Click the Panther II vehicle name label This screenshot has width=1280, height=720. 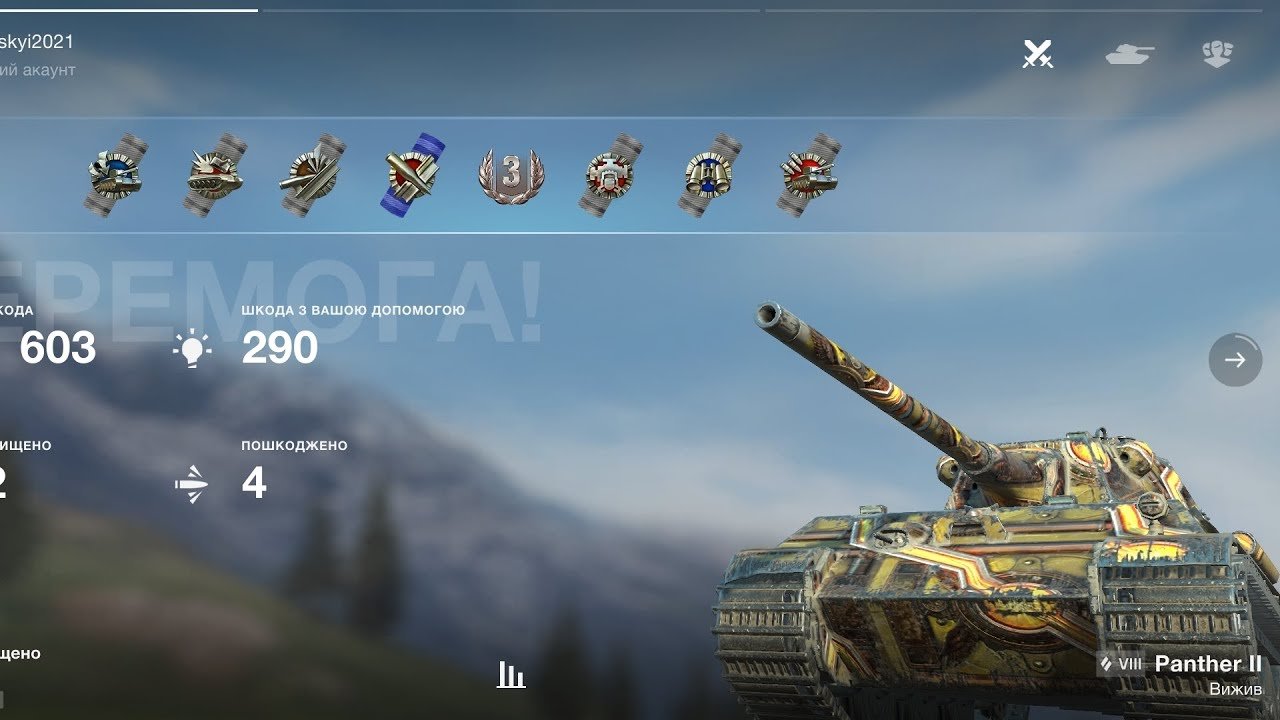pos(1207,664)
